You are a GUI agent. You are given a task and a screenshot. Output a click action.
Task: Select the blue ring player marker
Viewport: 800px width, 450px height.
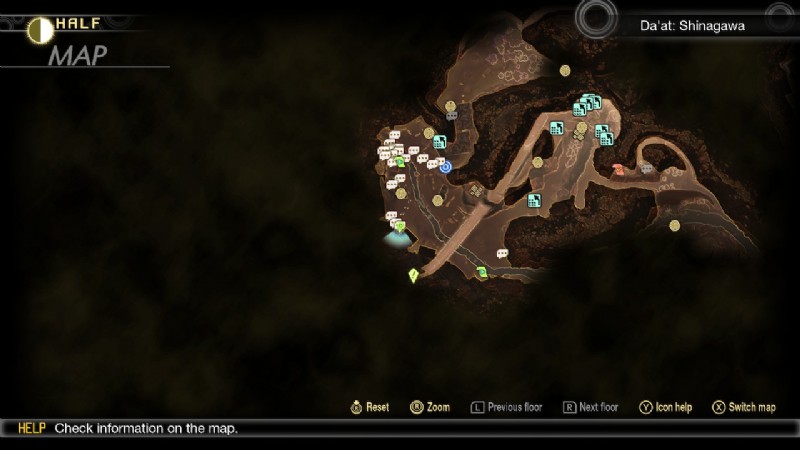(x=446, y=167)
